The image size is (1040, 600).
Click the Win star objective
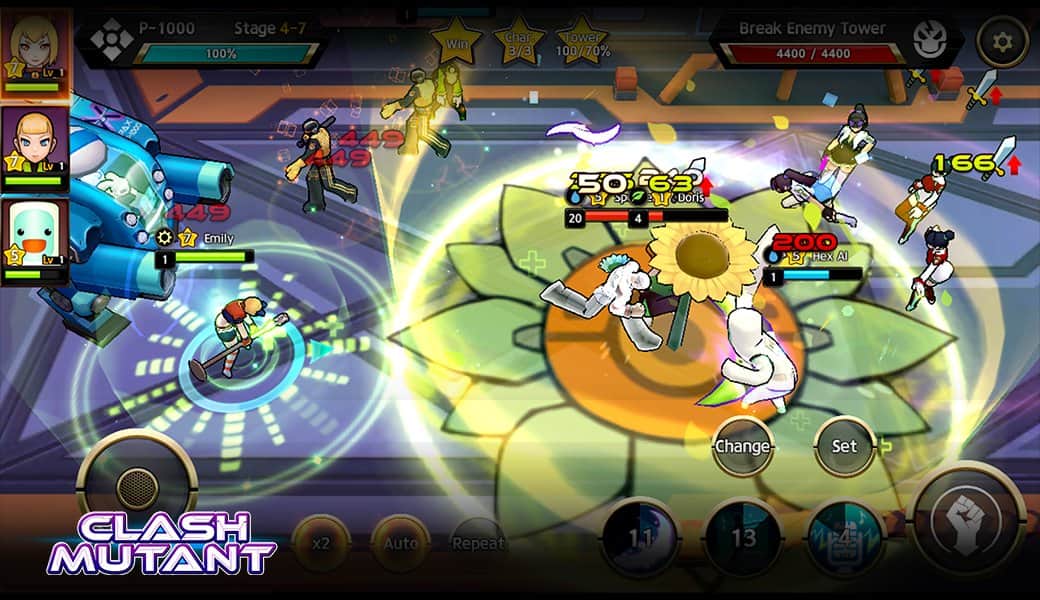(455, 40)
